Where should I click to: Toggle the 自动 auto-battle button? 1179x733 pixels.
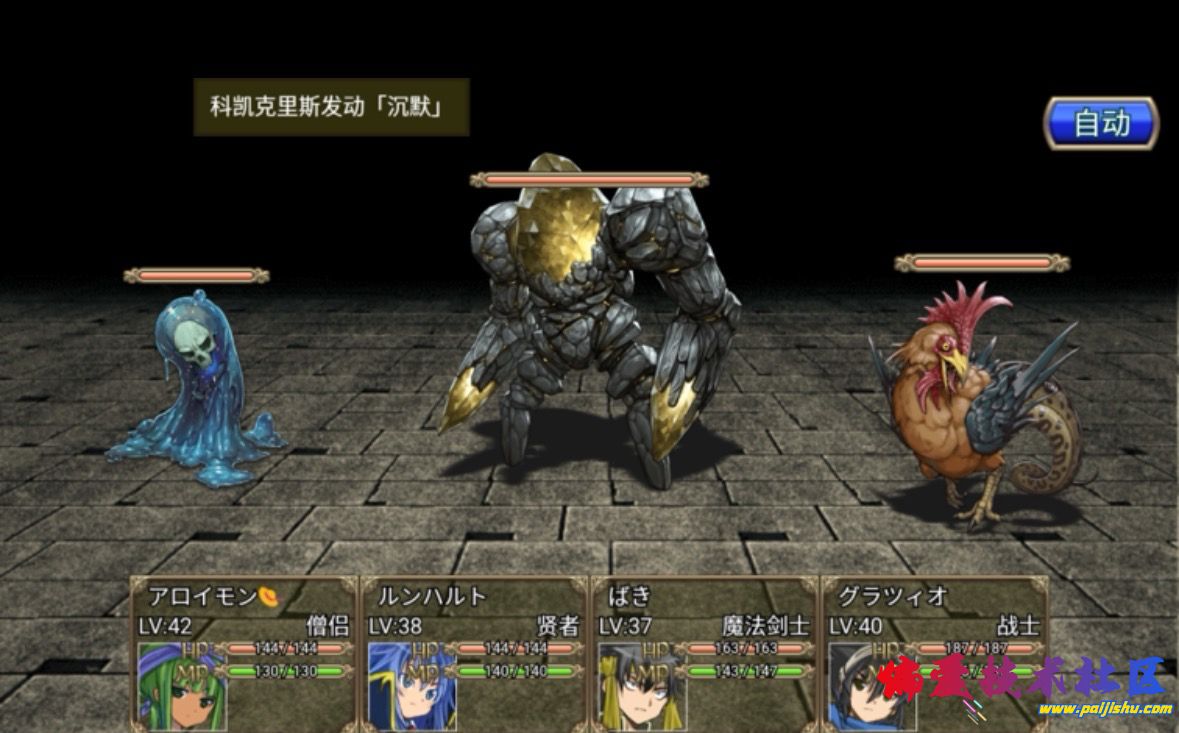click(1101, 123)
